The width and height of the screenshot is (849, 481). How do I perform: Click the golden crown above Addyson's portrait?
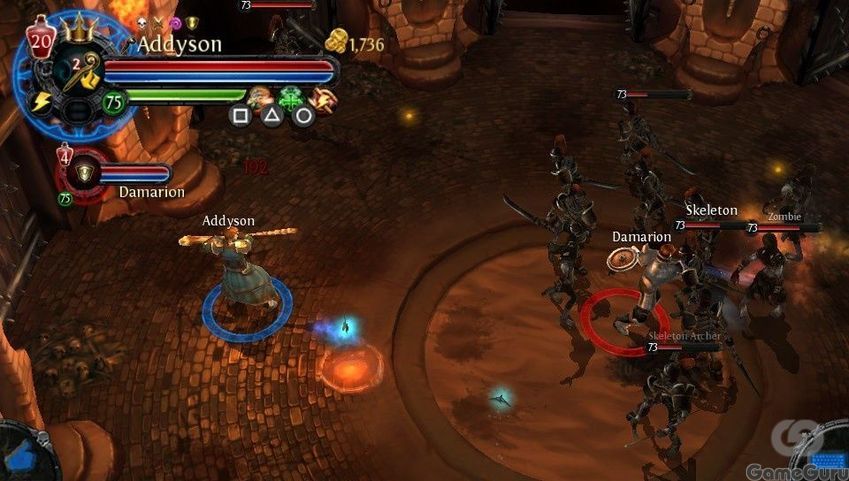coord(77,28)
